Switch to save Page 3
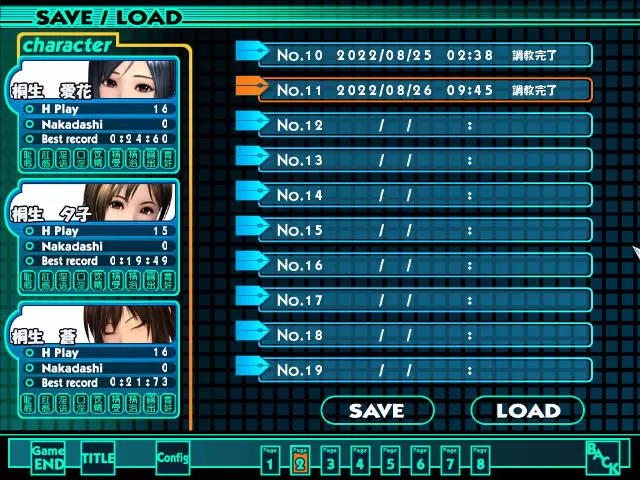 [x=329, y=459]
